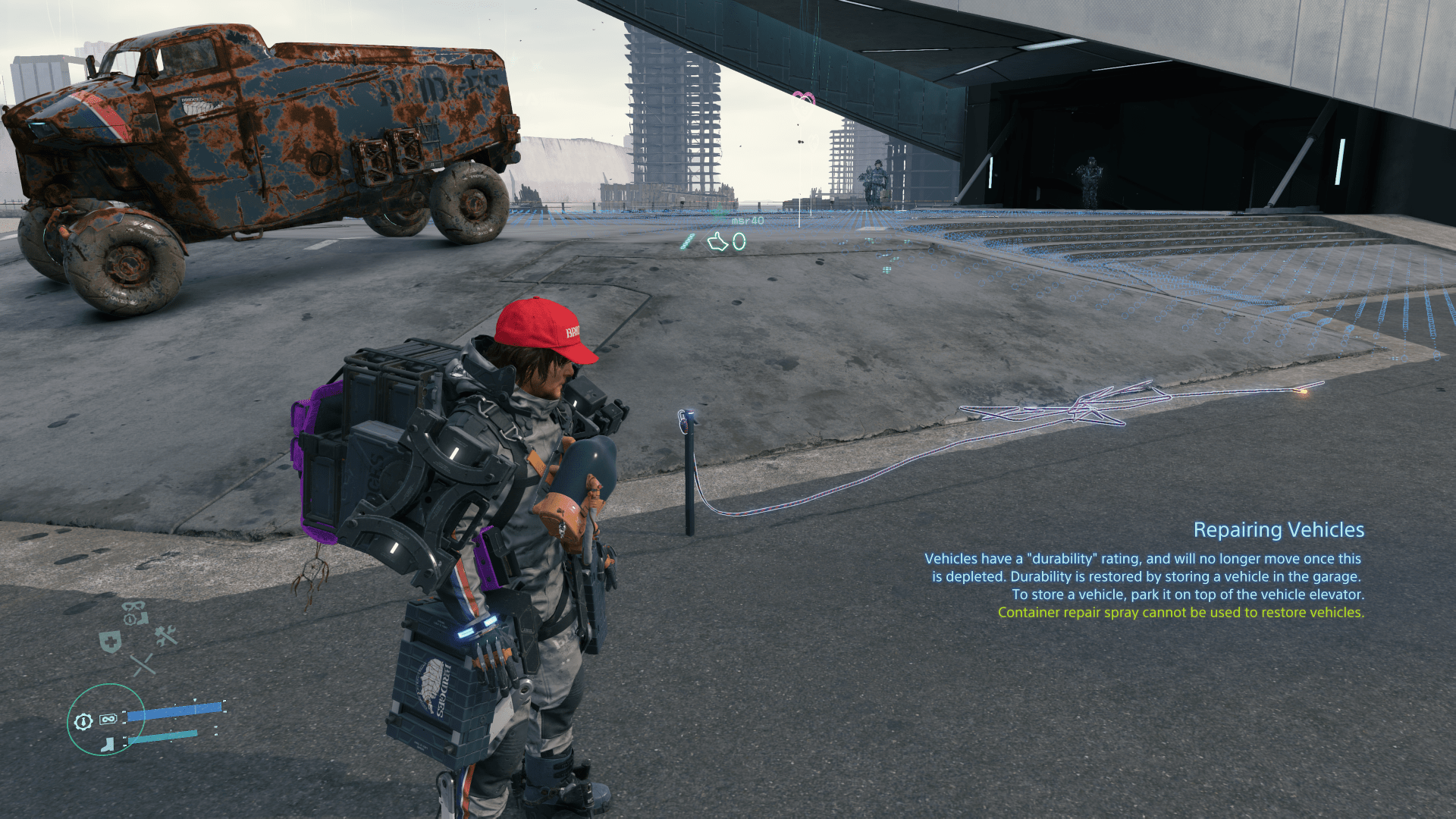Screen dimensions: 1456x819
Task: Click the gear warning icon above the compass
Action: point(130,619)
